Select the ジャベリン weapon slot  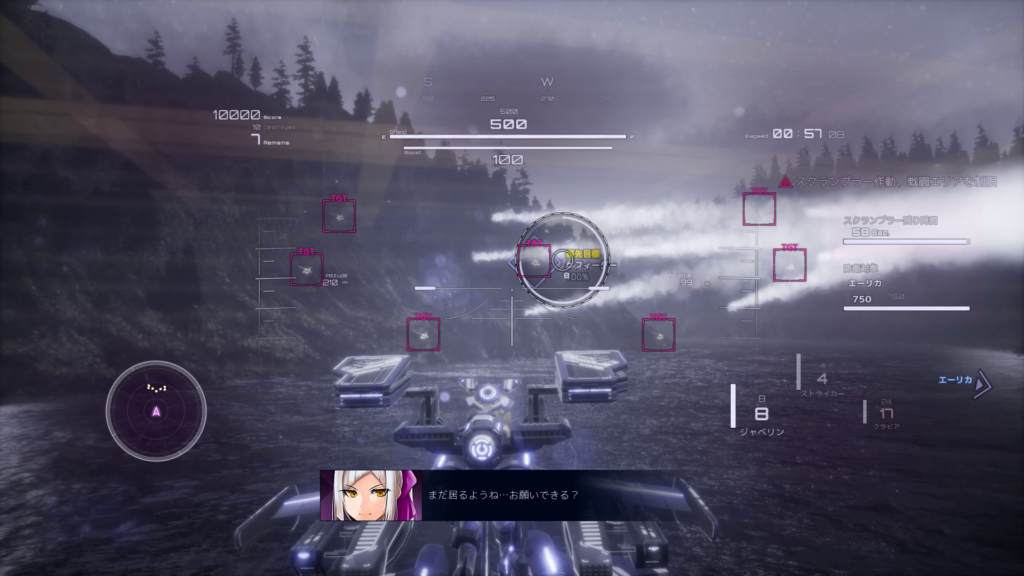pos(761,413)
